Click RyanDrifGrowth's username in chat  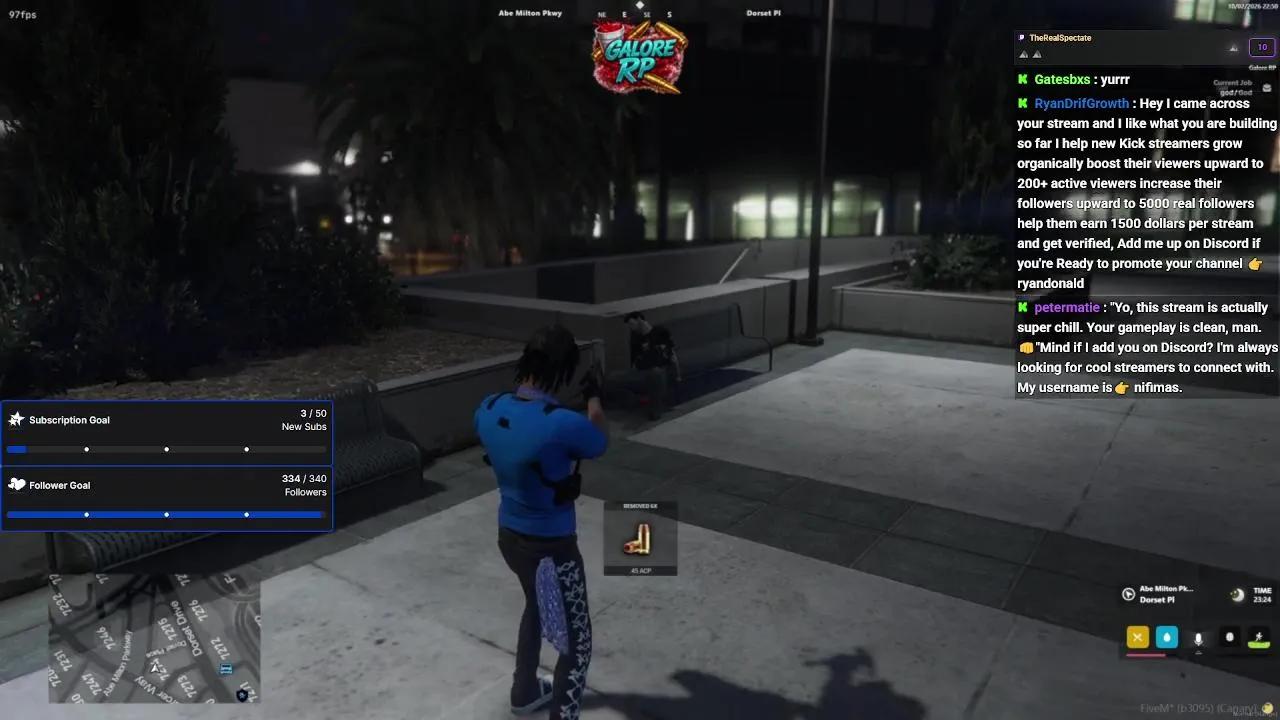[x=1081, y=103]
